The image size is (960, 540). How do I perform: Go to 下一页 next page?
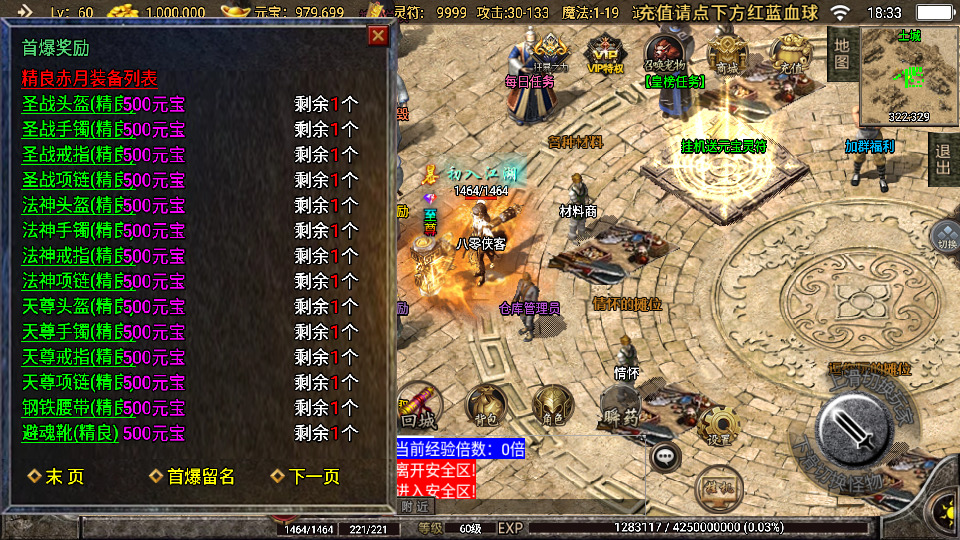pos(306,477)
